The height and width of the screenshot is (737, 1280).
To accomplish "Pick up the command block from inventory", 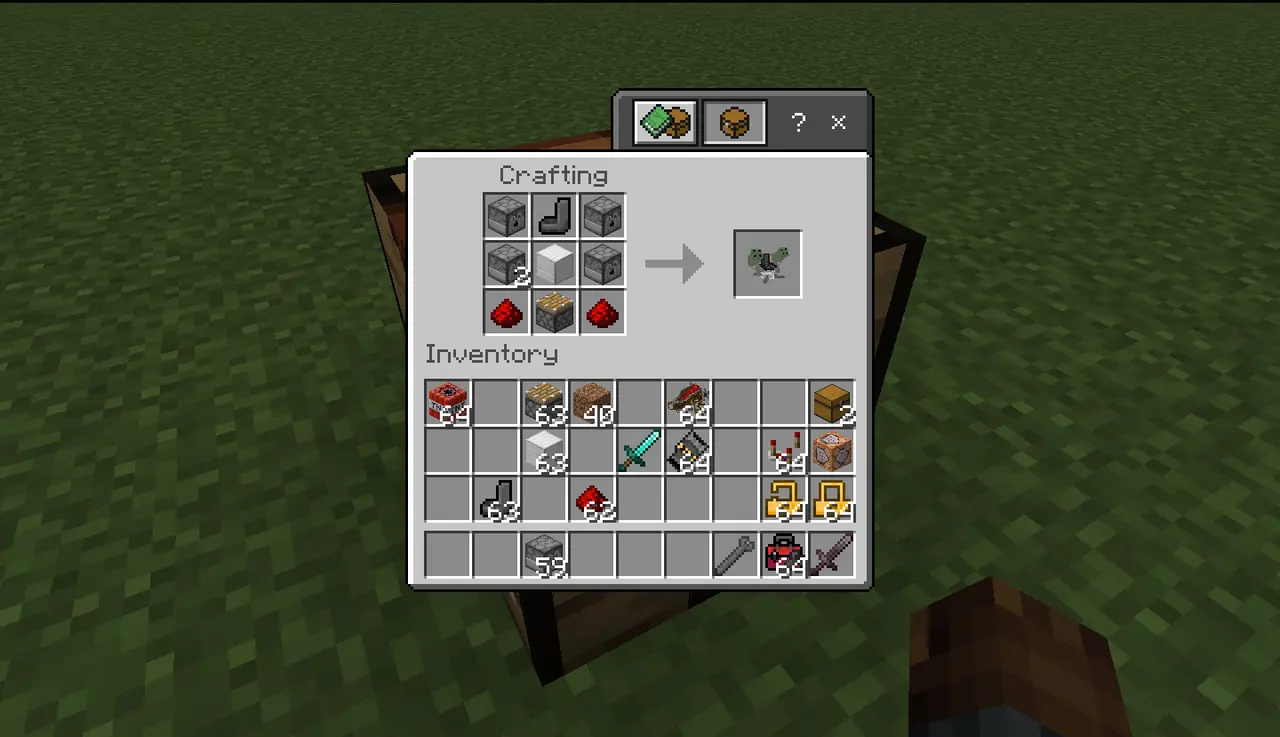I will click(x=832, y=450).
